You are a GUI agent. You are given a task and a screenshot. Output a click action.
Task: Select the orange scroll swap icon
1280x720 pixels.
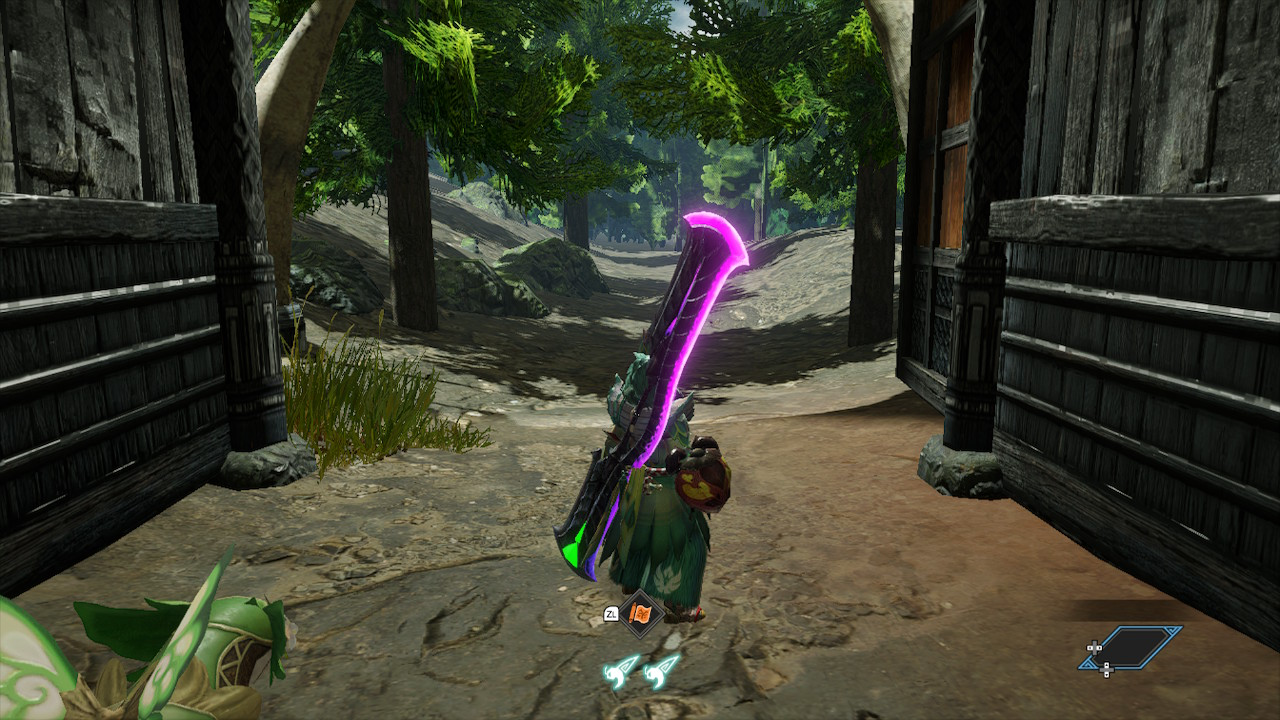[641, 613]
